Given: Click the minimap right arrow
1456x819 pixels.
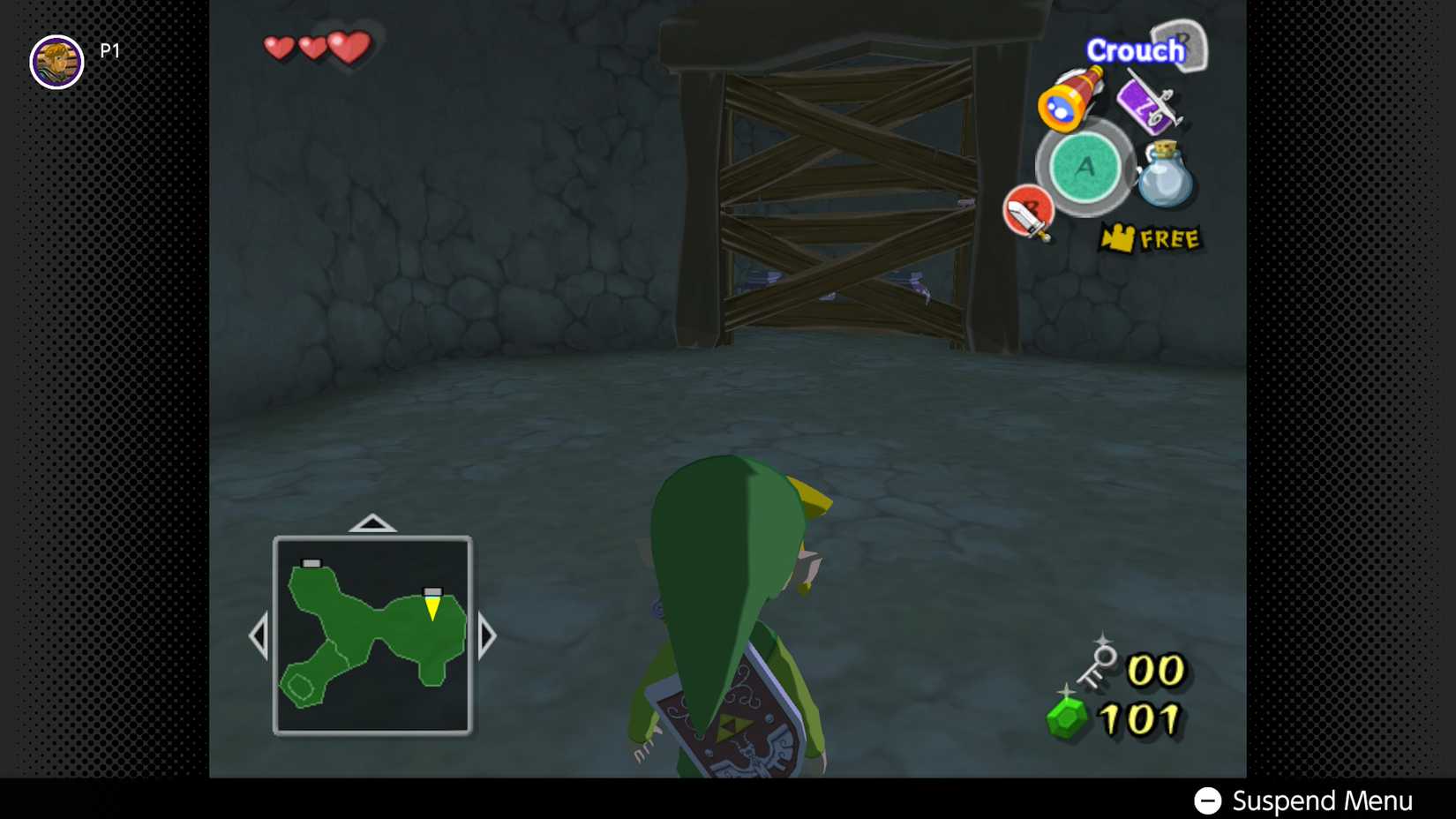Looking at the screenshot, I should point(488,634).
